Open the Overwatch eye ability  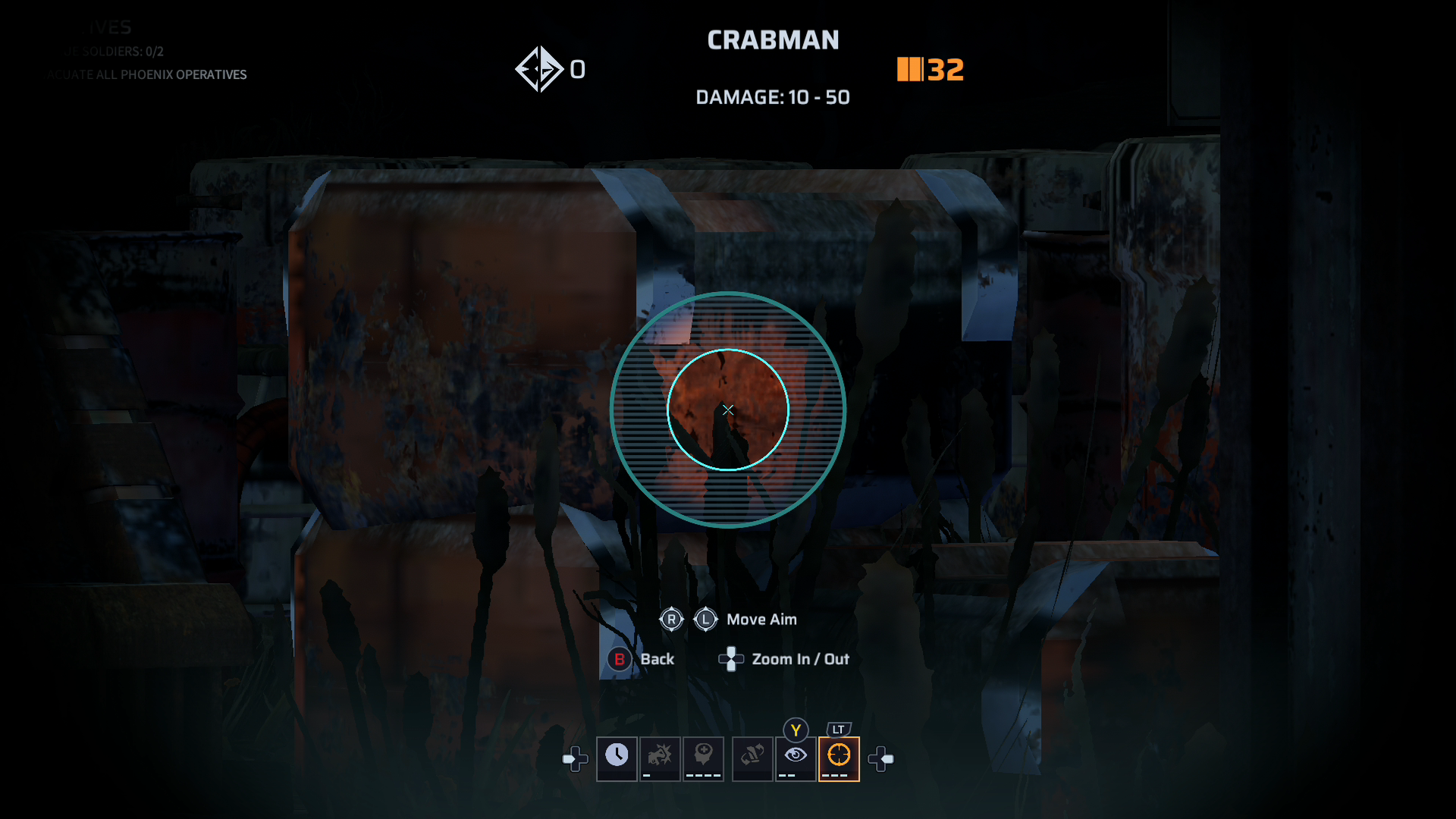pos(795,758)
